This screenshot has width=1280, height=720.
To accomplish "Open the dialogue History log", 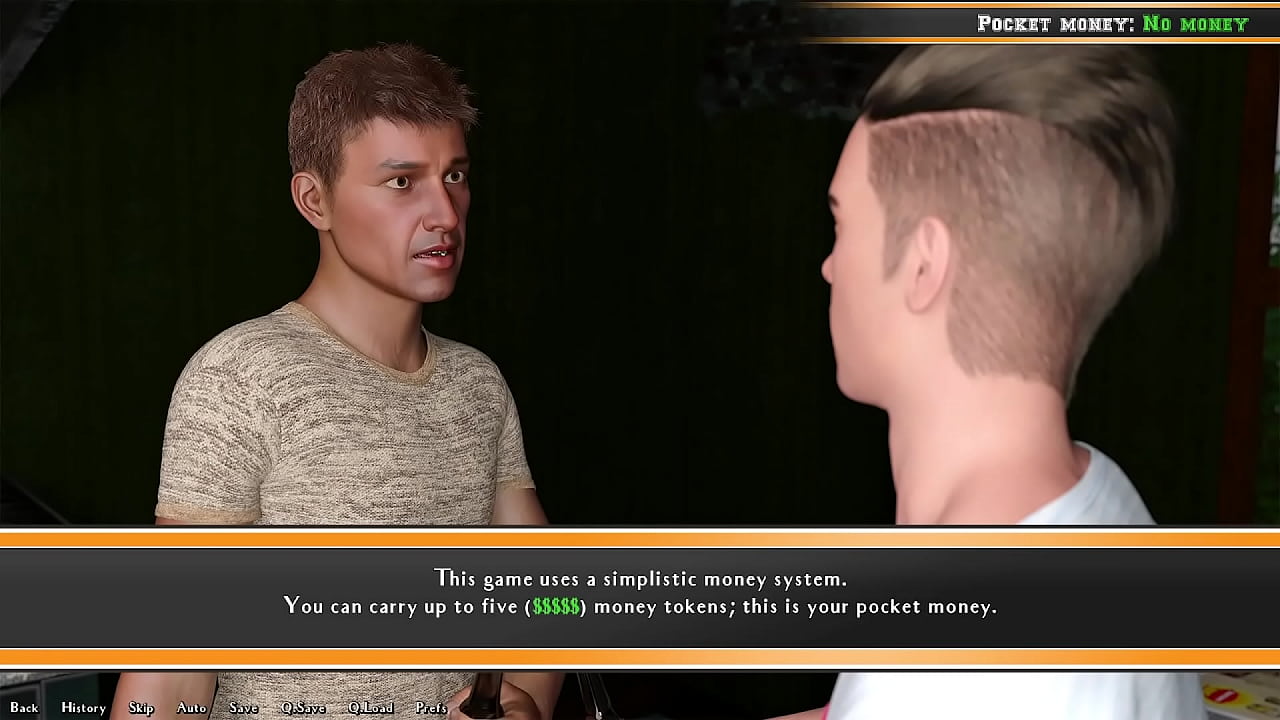I will click(x=83, y=707).
